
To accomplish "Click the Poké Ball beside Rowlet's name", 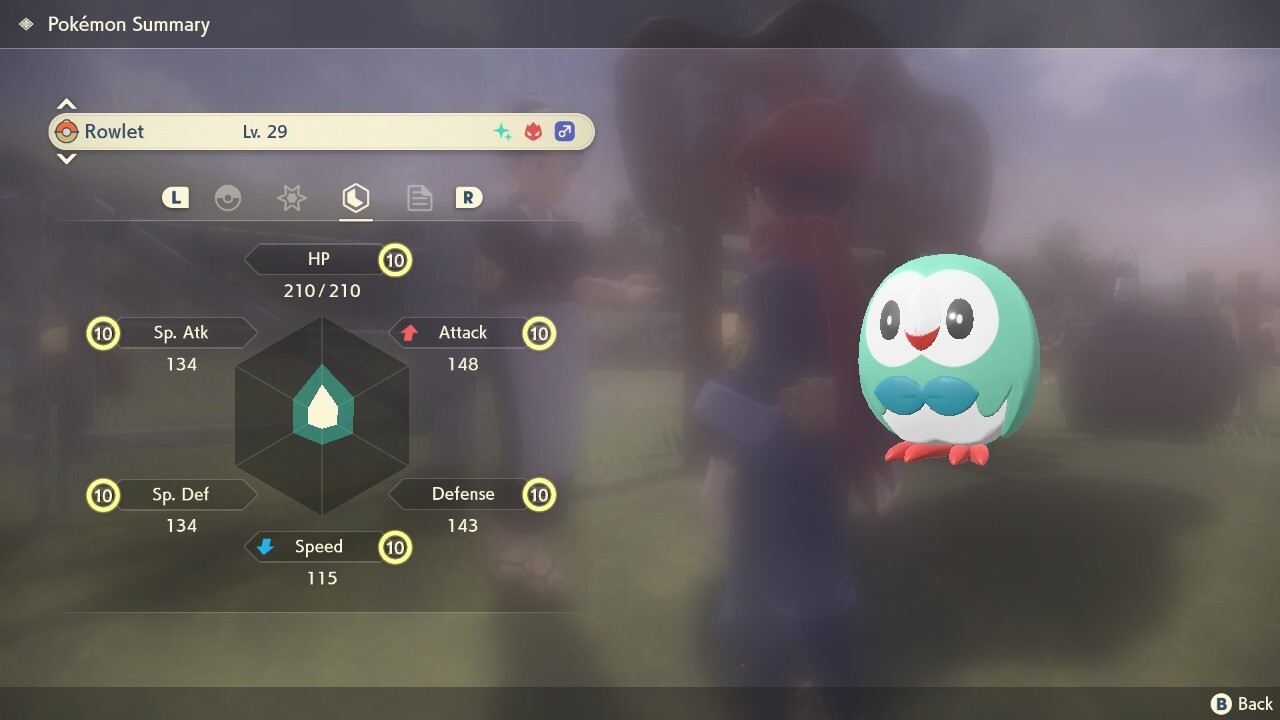I will [70, 131].
